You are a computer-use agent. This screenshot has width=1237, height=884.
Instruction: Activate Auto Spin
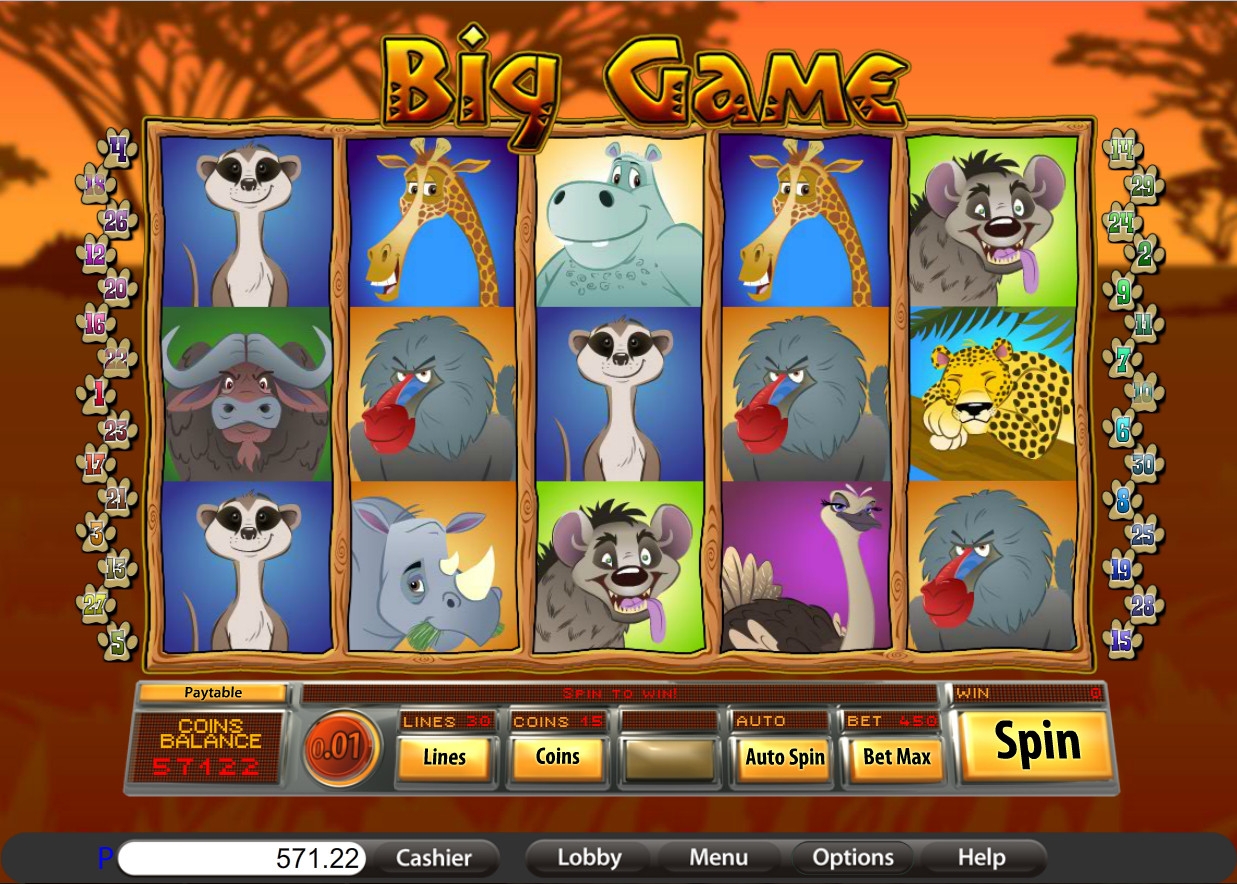coord(784,758)
